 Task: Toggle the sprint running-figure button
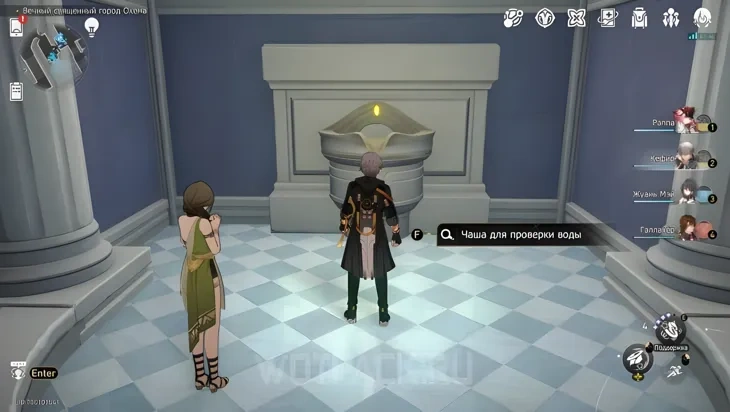[673, 369]
